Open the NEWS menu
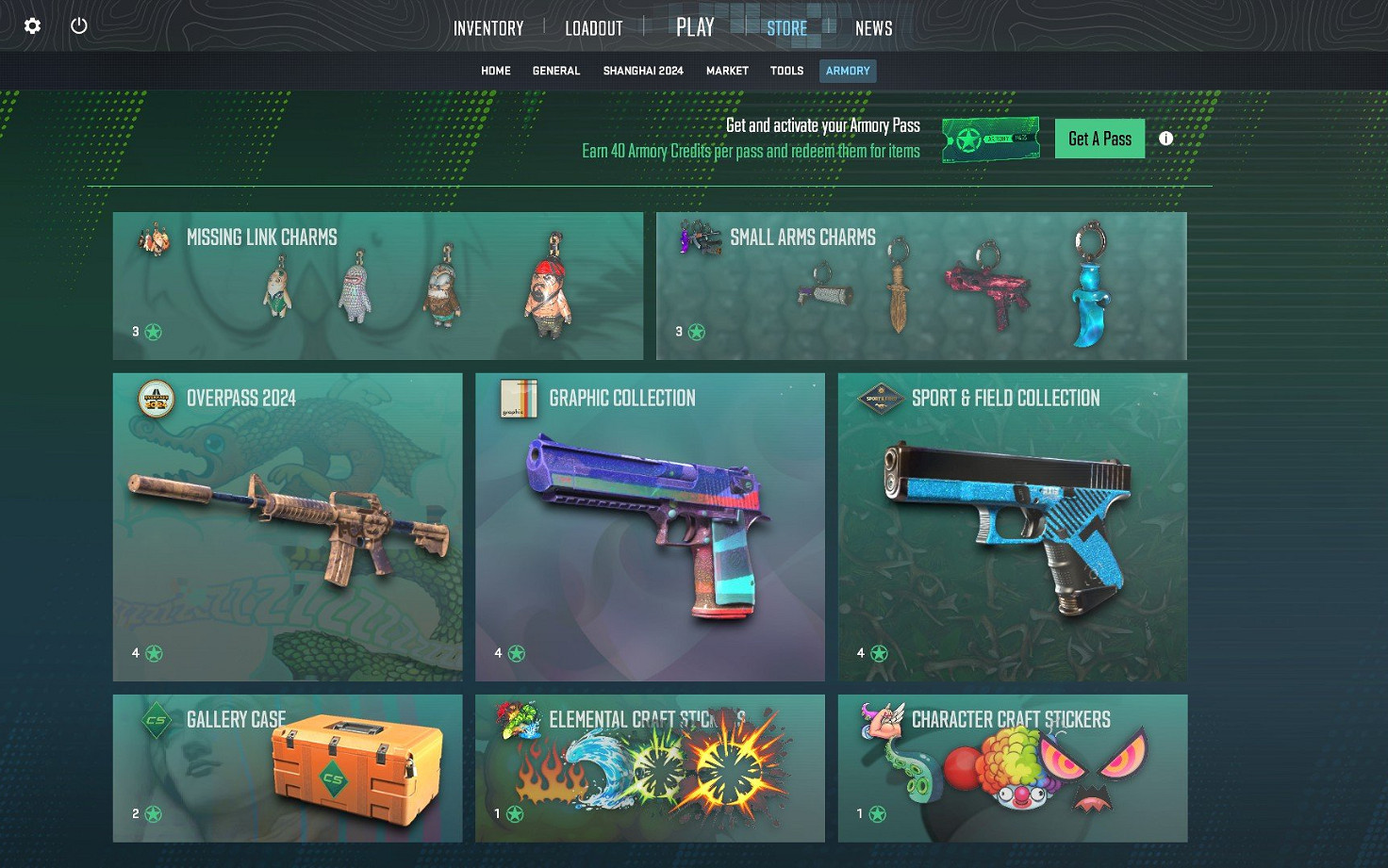 [873, 28]
